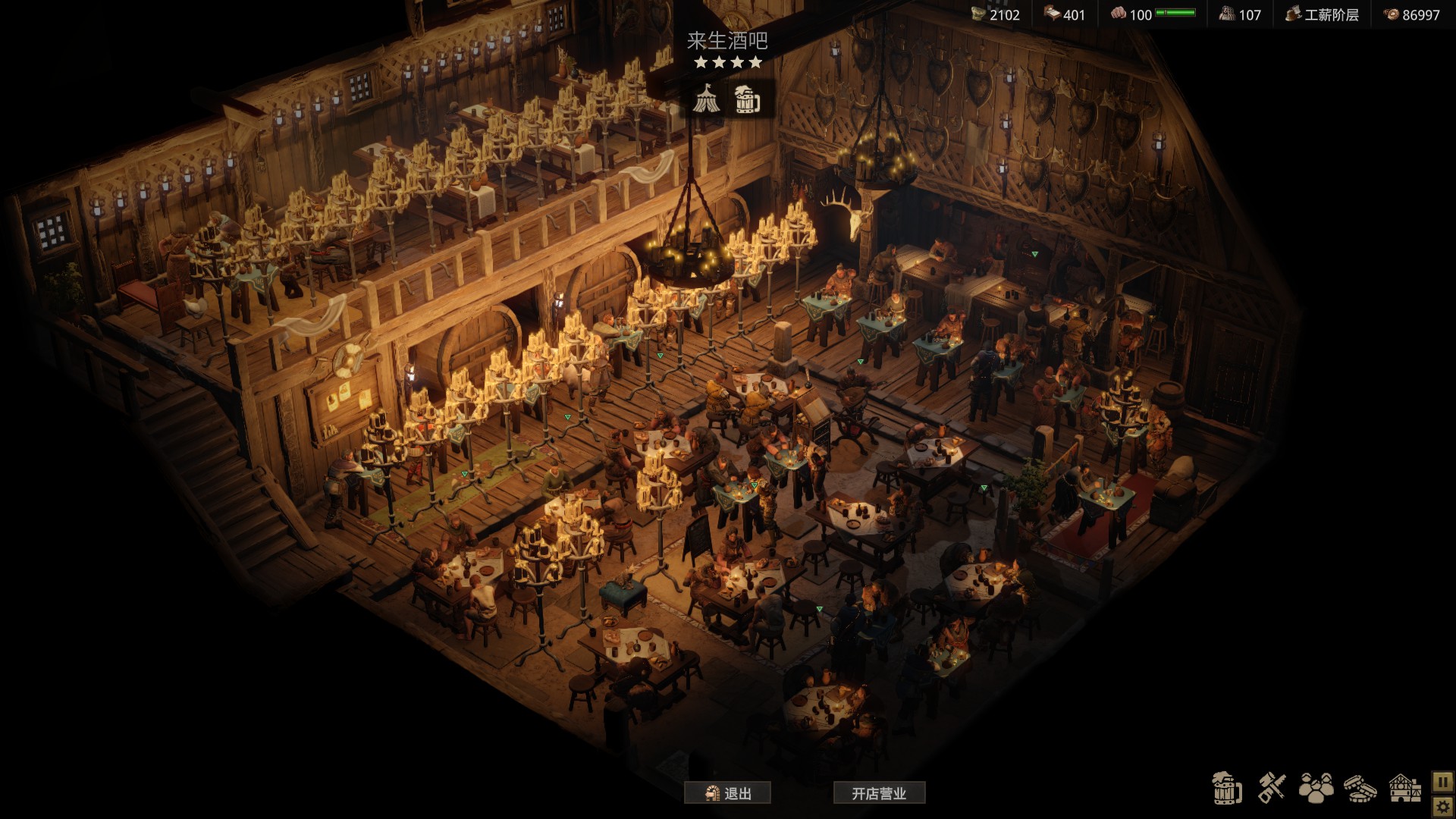1456x819 pixels.
Task: Click the 来生酒吧 tavern name
Action: click(x=727, y=40)
